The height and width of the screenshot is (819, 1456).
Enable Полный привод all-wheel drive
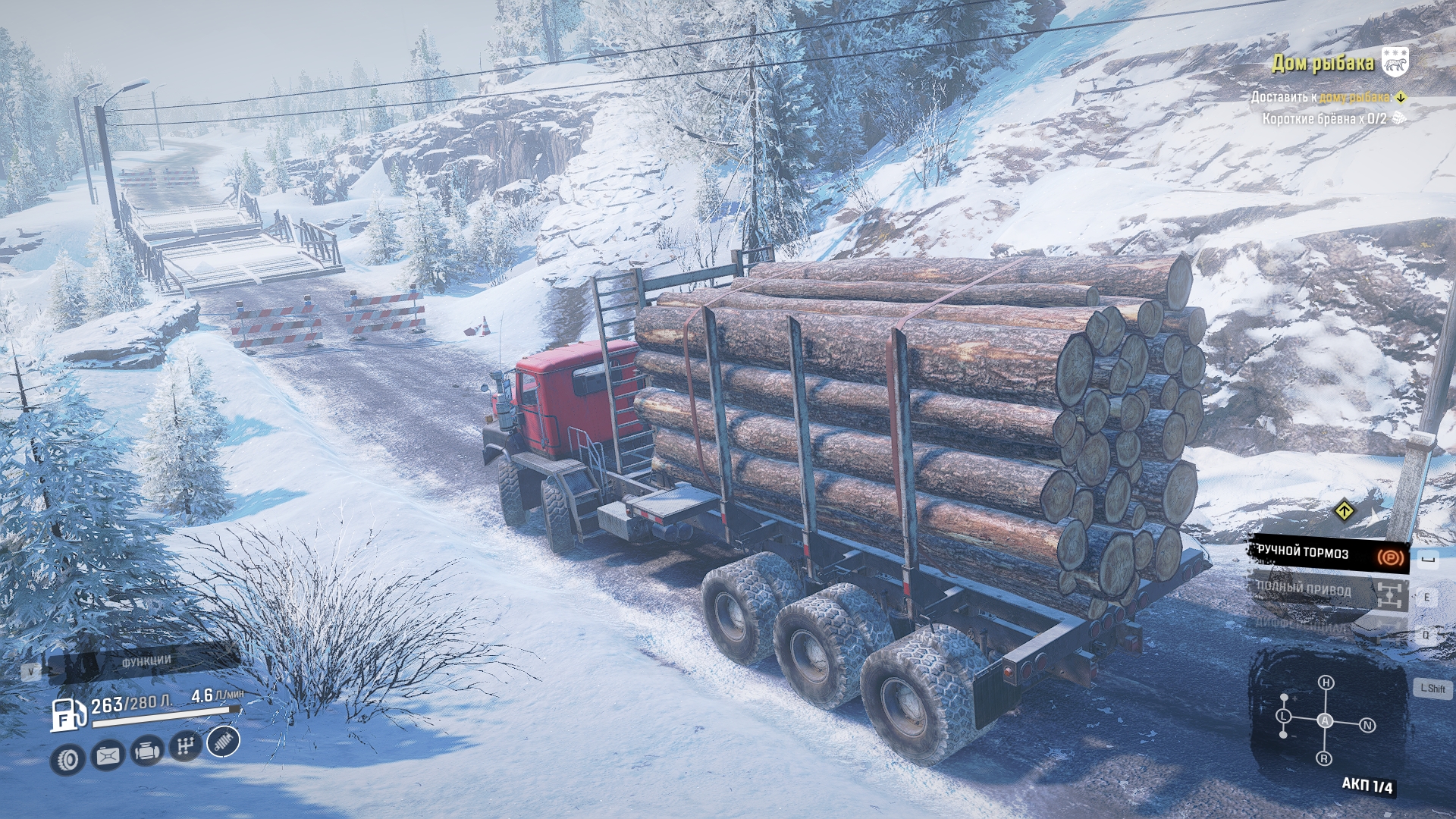[1327, 592]
